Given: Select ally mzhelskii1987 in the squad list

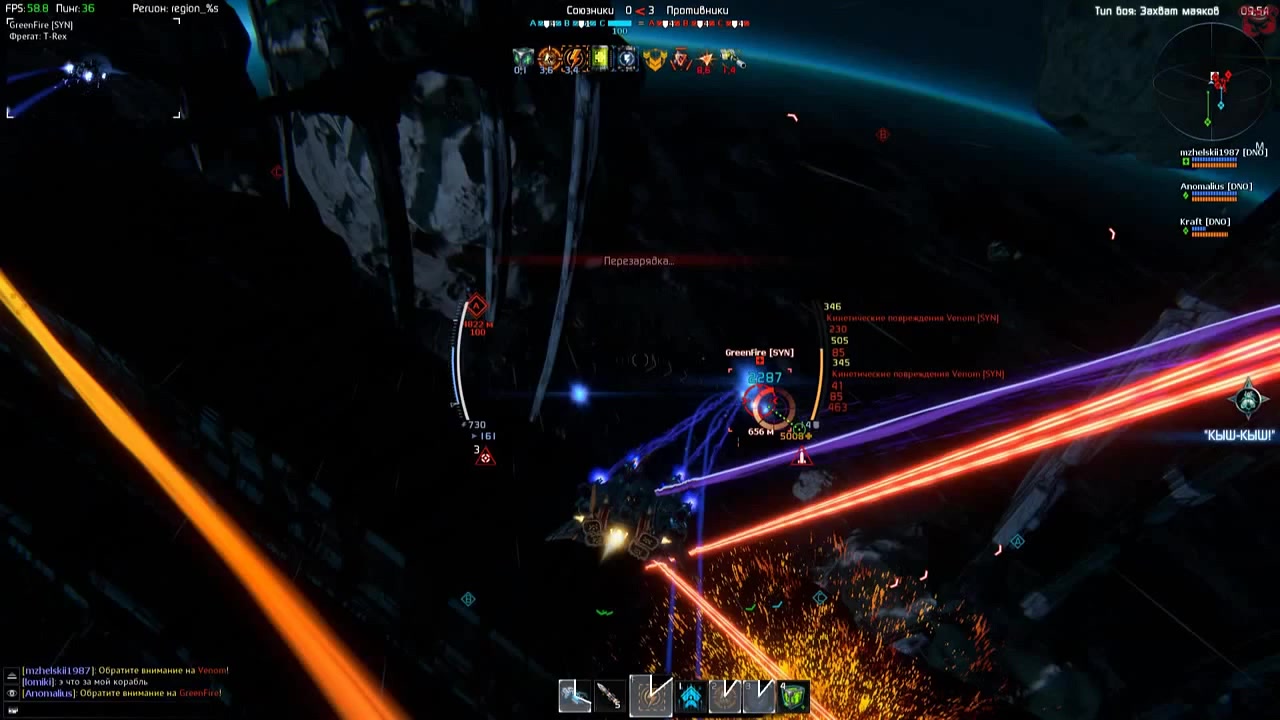Looking at the screenshot, I should pos(1222,153).
